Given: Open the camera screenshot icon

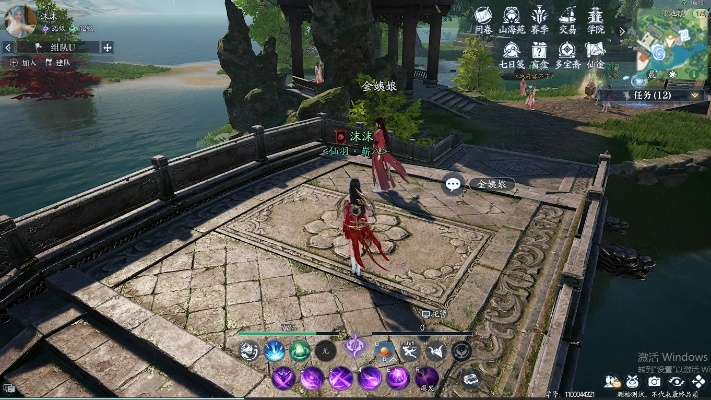Looking at the screenshot, I should [654, 381].
